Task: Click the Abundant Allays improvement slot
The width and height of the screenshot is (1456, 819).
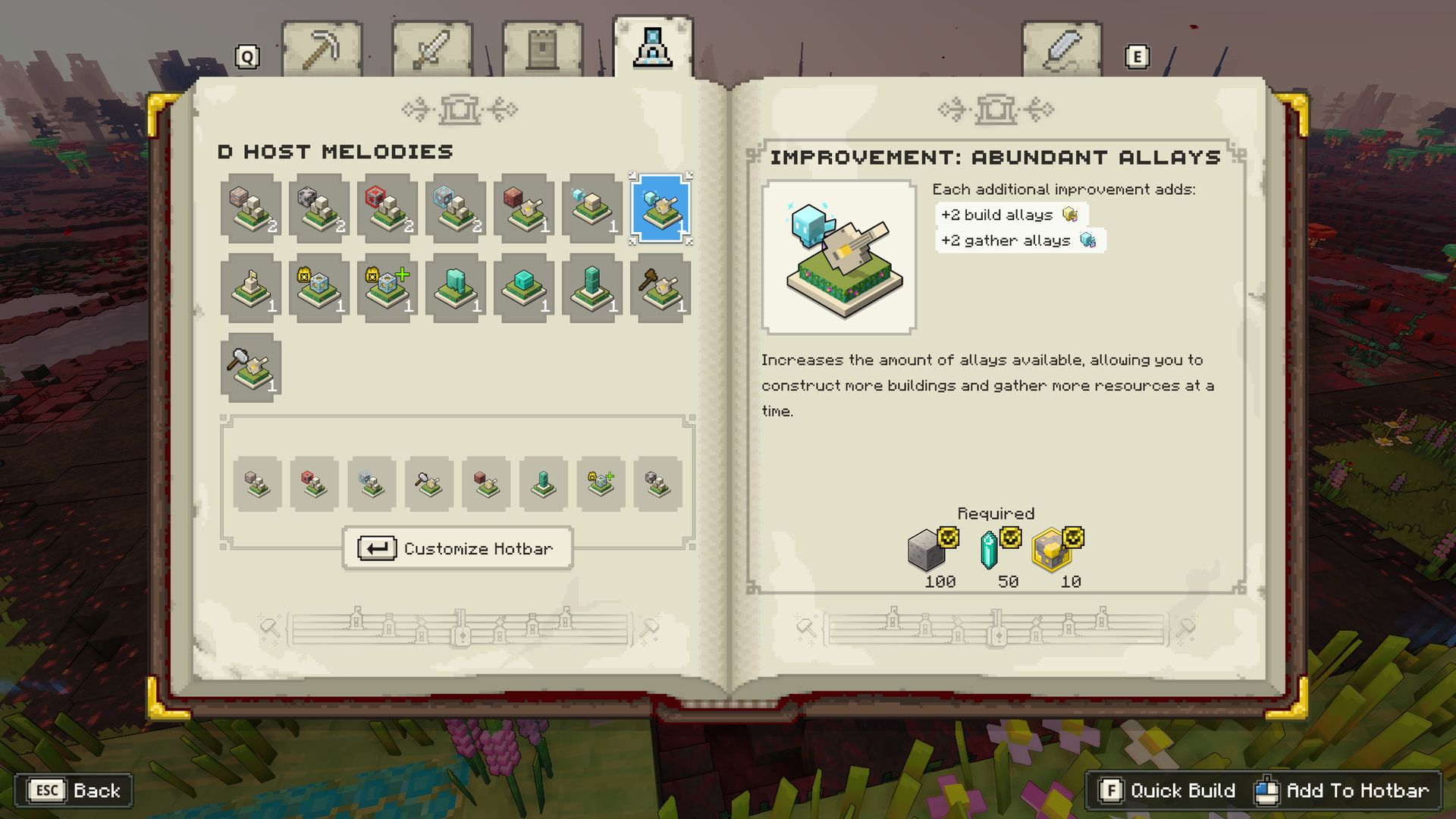Action: click(x=658, y=209)
